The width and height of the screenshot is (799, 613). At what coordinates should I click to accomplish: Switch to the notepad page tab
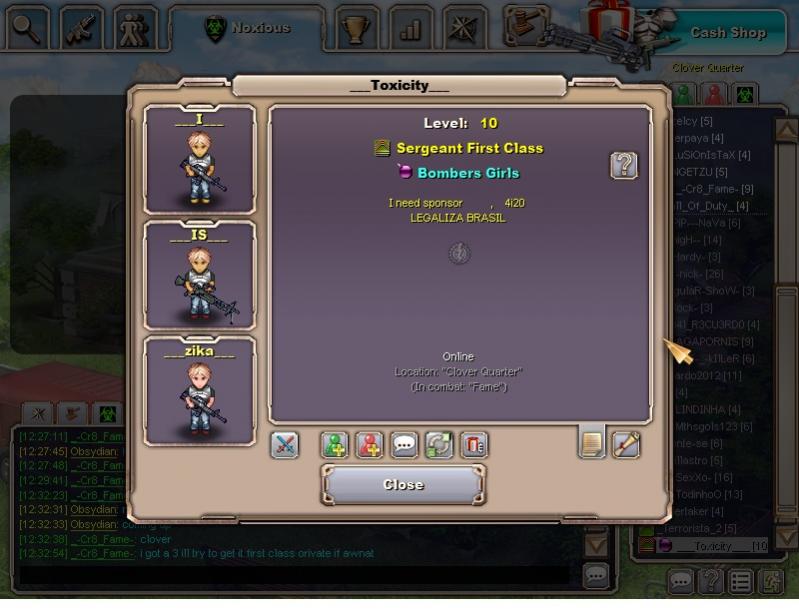(x=592, y=442)
